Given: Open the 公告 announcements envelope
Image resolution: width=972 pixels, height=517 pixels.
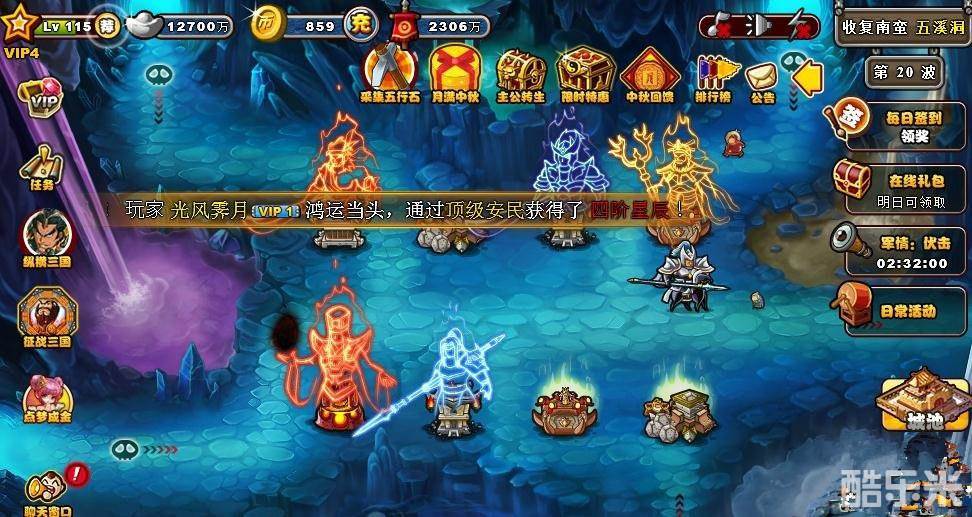Looking at the screenshot, I should pos(762,77).
